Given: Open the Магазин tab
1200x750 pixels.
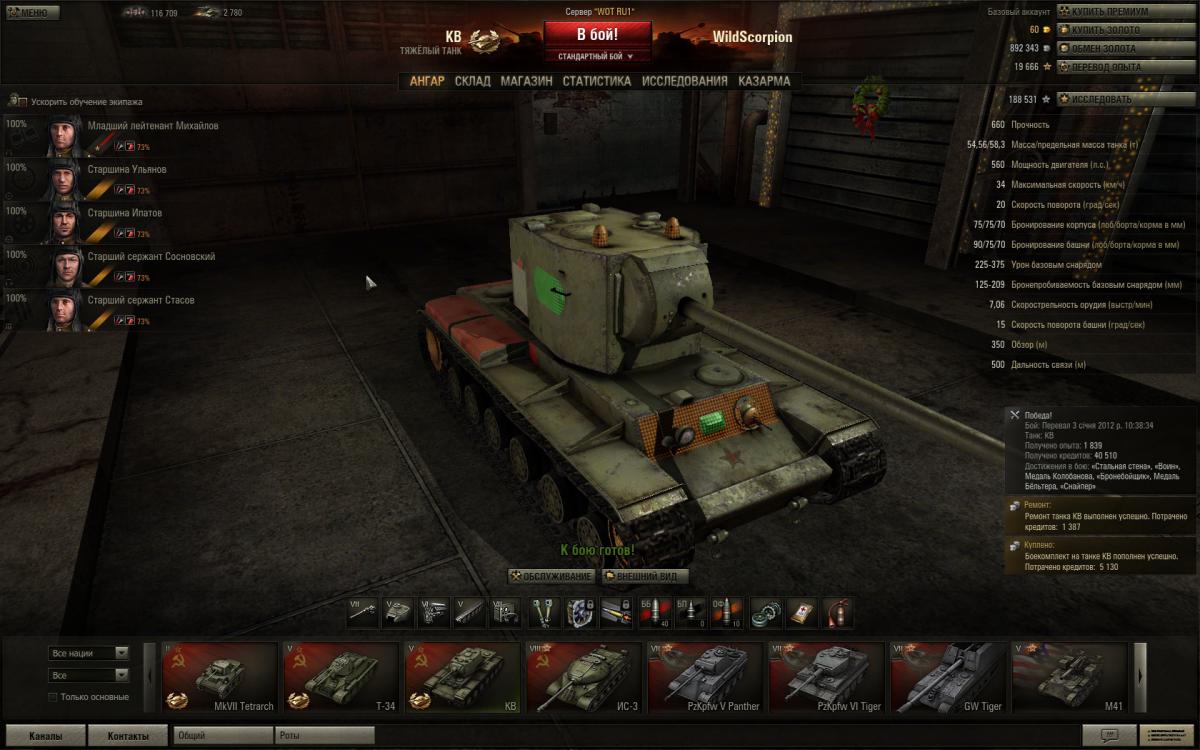Looking at the screenshot, I should click(526, 81).
